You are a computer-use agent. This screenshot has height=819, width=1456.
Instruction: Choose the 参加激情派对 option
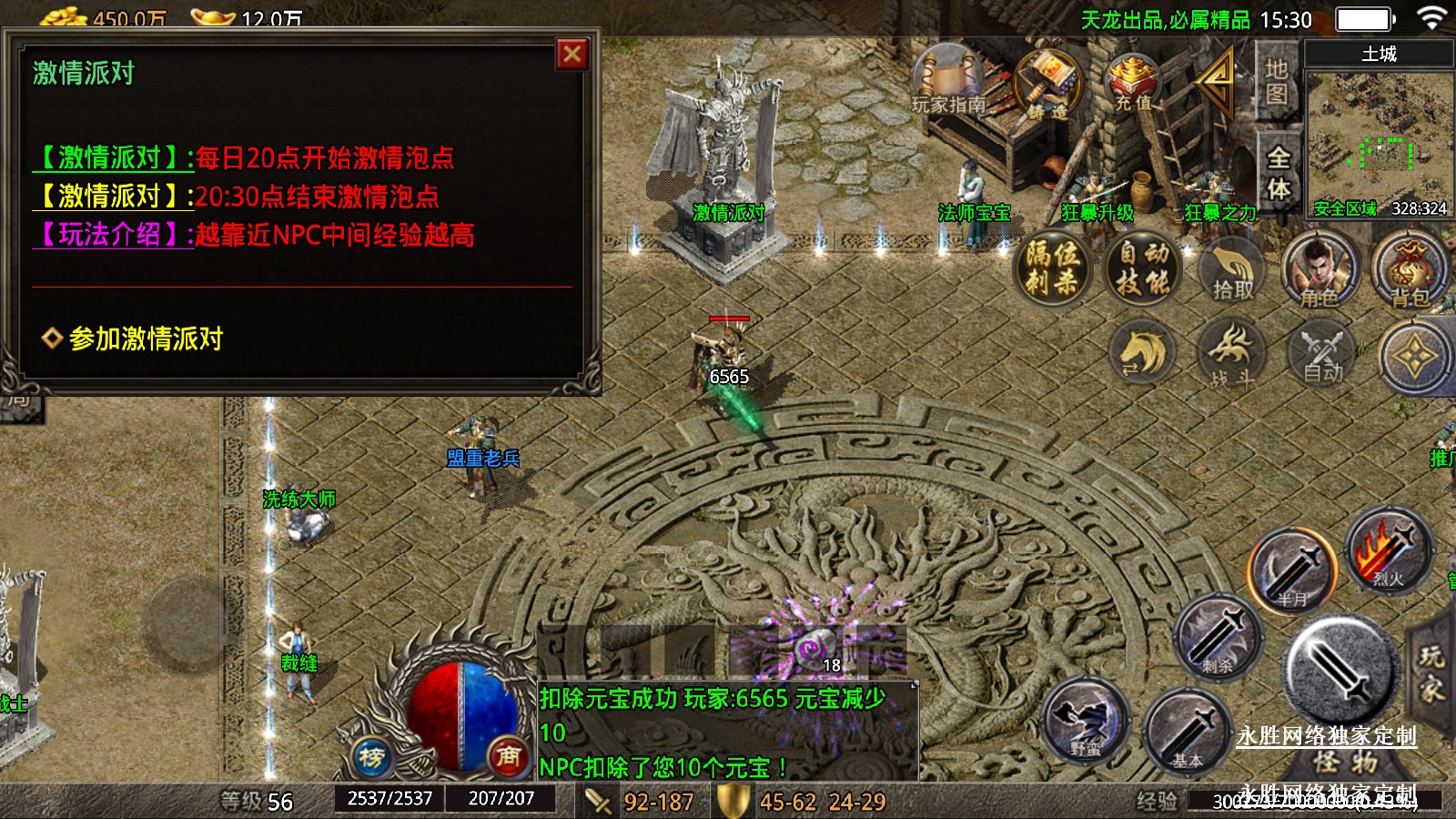[146, 339]
